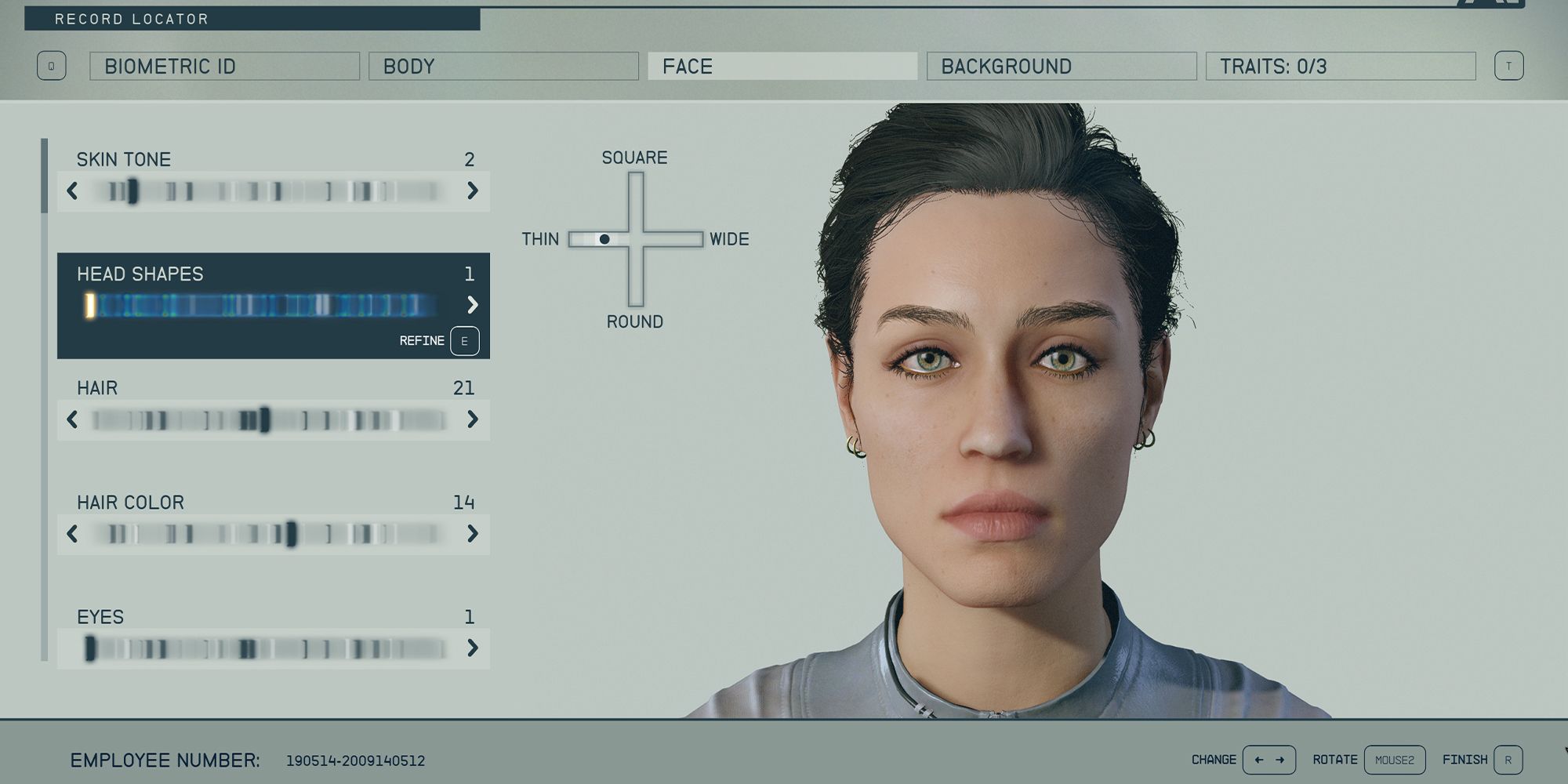
Task: Click the R key icon next to Finish
Action: coord(1508,759)
